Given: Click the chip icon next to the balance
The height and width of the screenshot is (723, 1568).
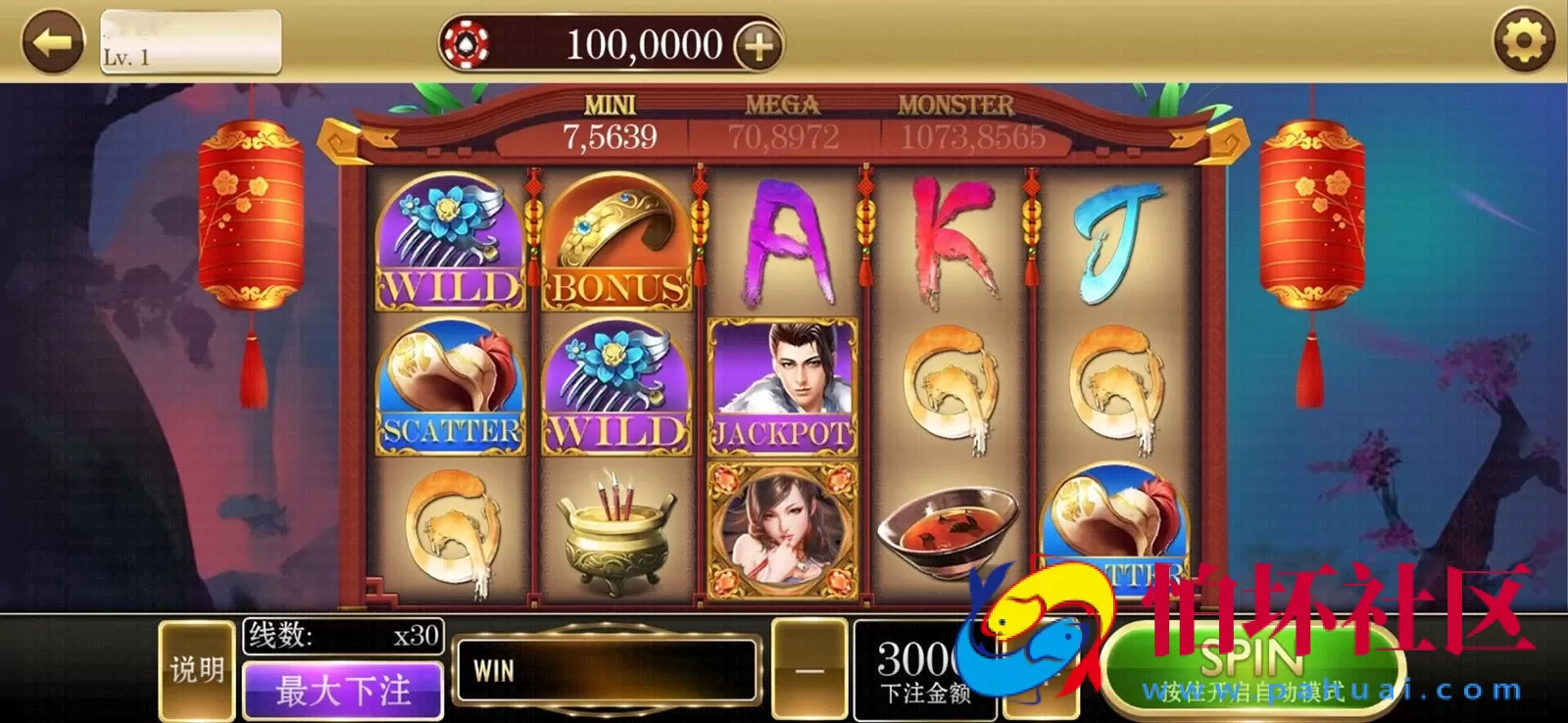Looking at the screenshot, I should pos(468,44).
